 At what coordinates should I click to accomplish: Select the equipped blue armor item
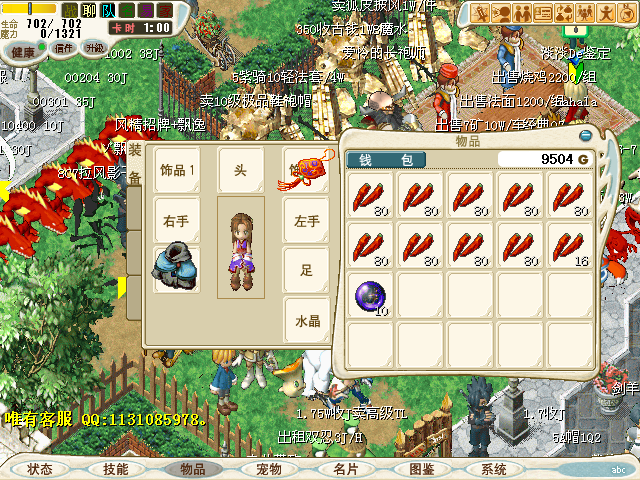[177, 268]
